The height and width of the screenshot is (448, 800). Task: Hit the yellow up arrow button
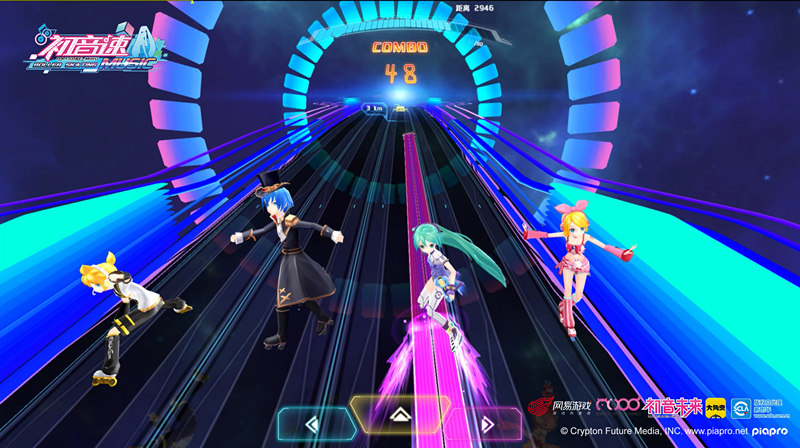point(398,413)
